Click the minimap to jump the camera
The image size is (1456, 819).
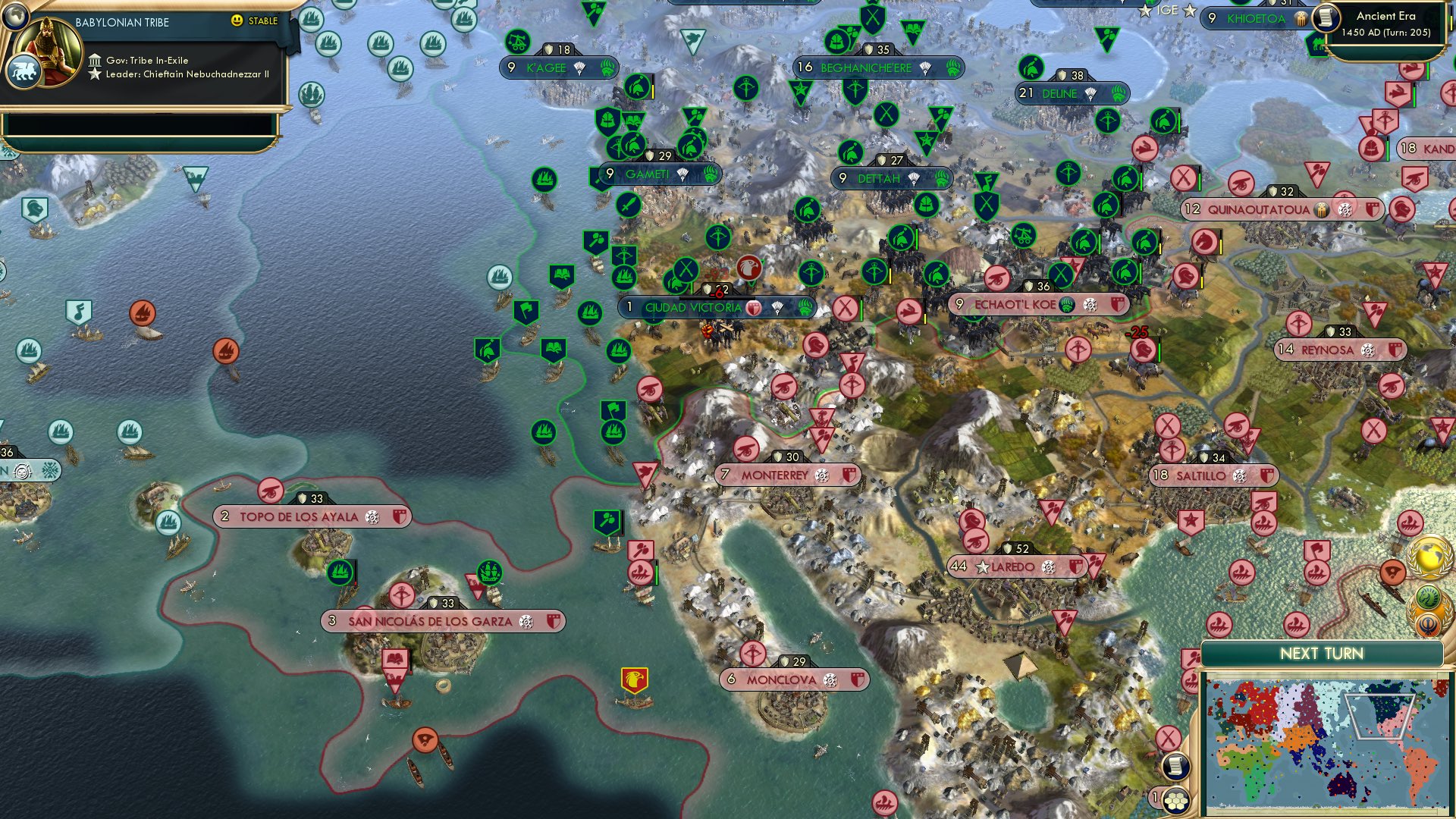pos(1327,743)
